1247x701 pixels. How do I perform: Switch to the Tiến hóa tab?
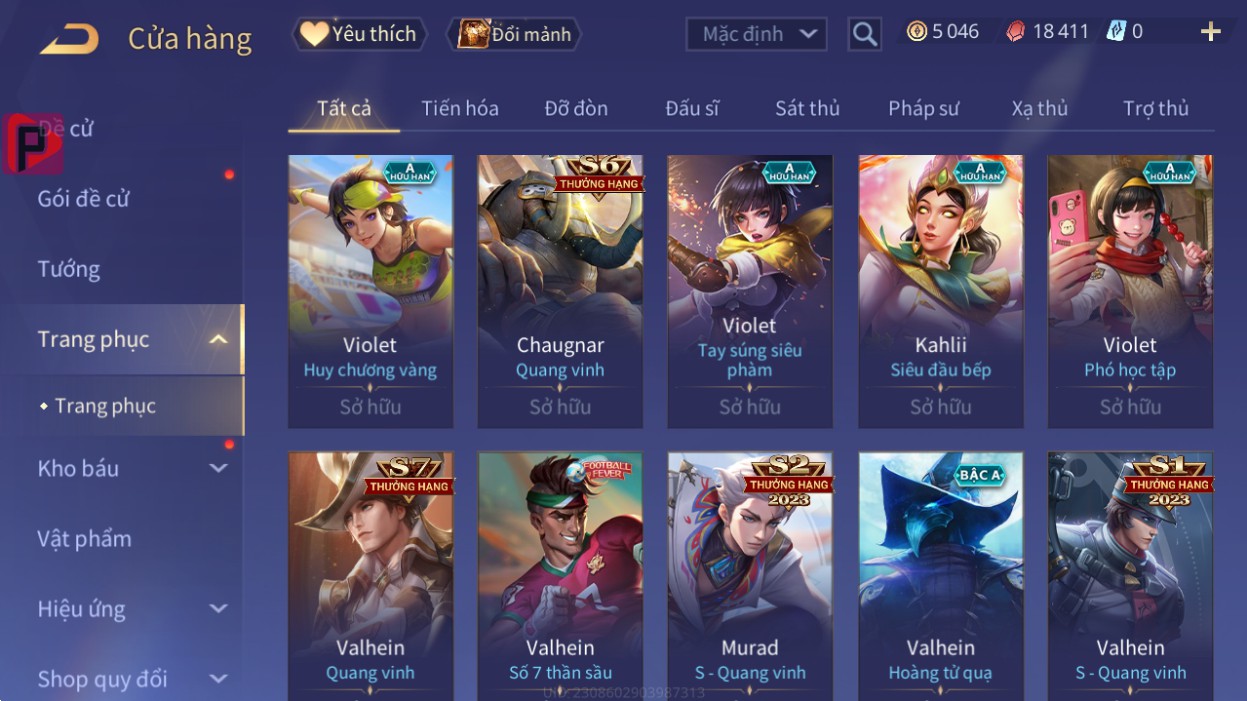[x=460, y=108]
